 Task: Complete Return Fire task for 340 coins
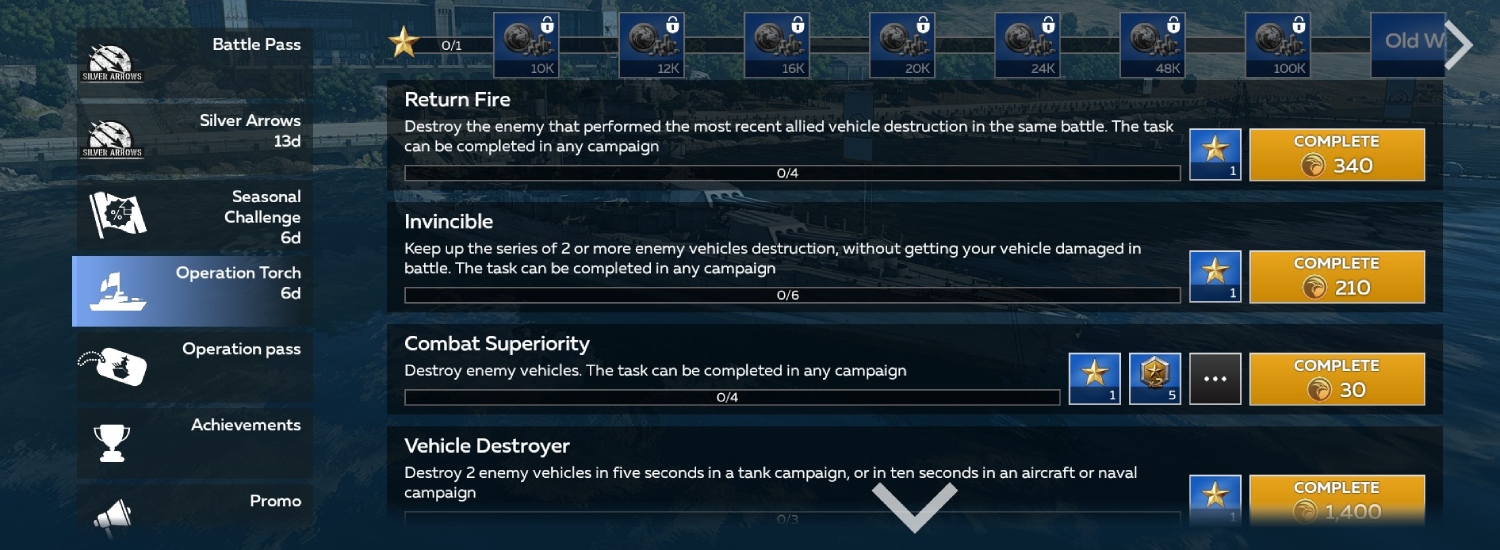coord(1337,155)
